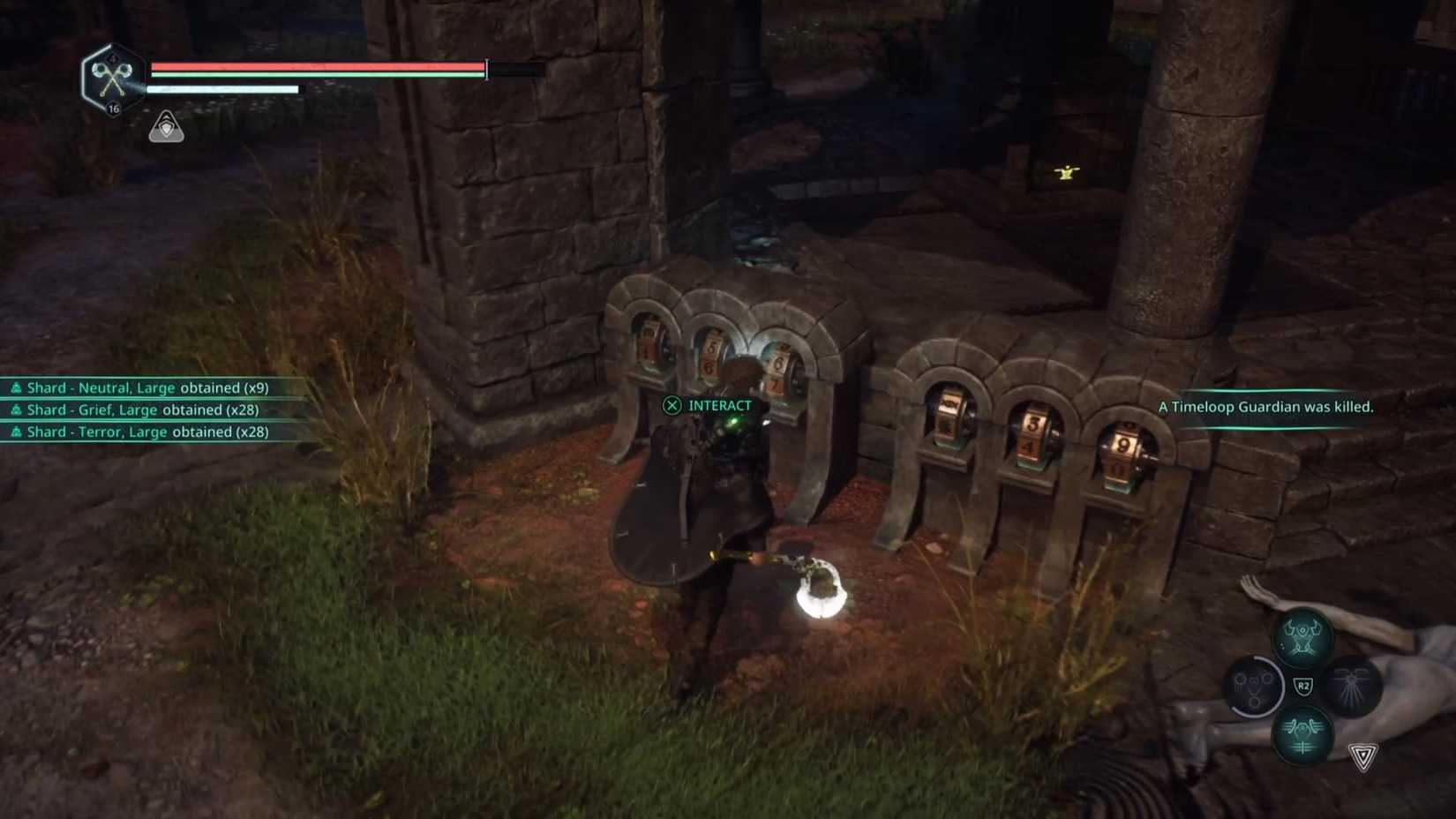This screenshot has width=1456, height=819.
Task: Click the Shard - Terror, Large notification entry
Action: tap(137, 432)
